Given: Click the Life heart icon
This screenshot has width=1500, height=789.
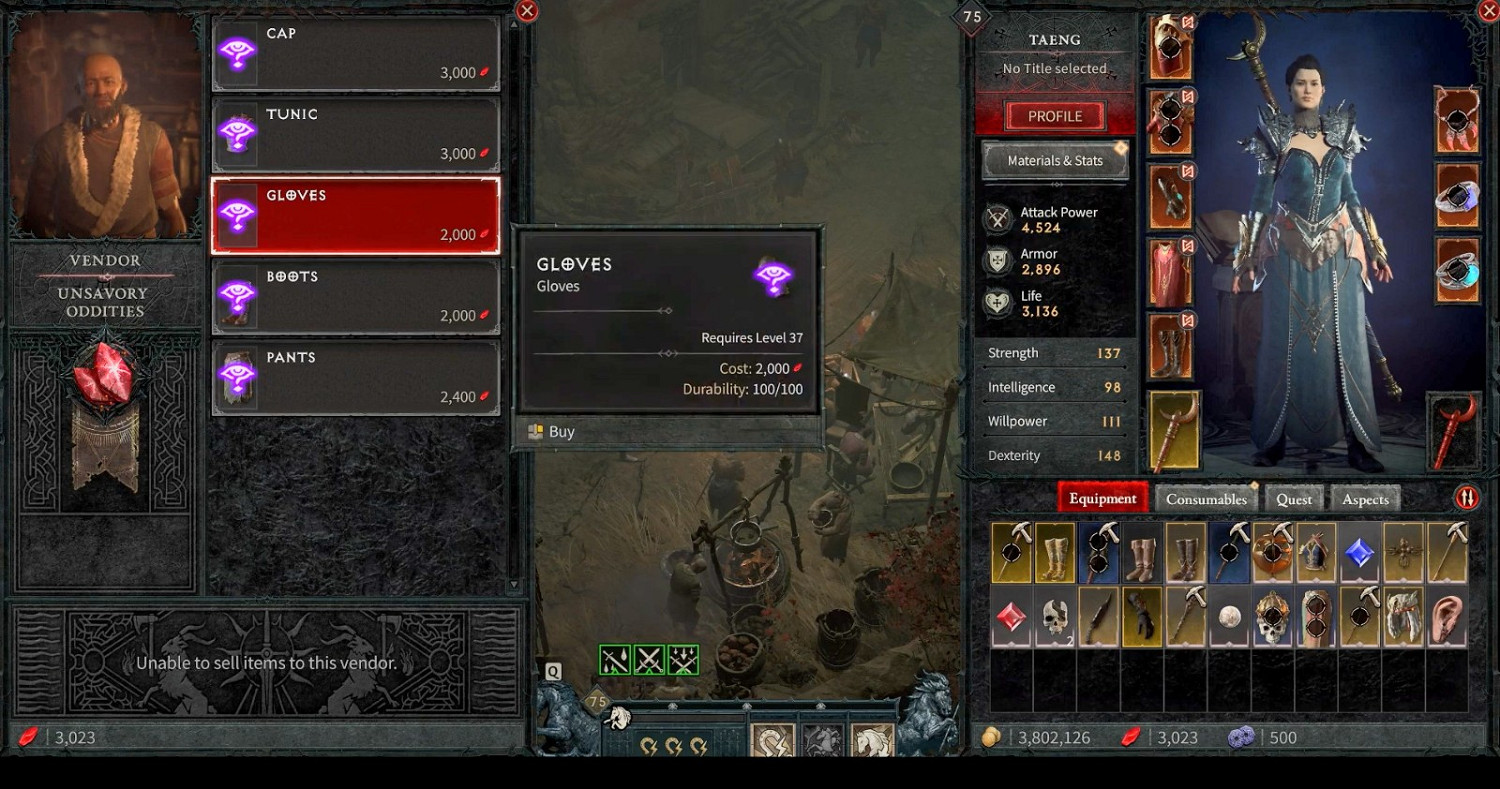Looking at the screenshot, I should pyautogui.click(x=997, y=302).
